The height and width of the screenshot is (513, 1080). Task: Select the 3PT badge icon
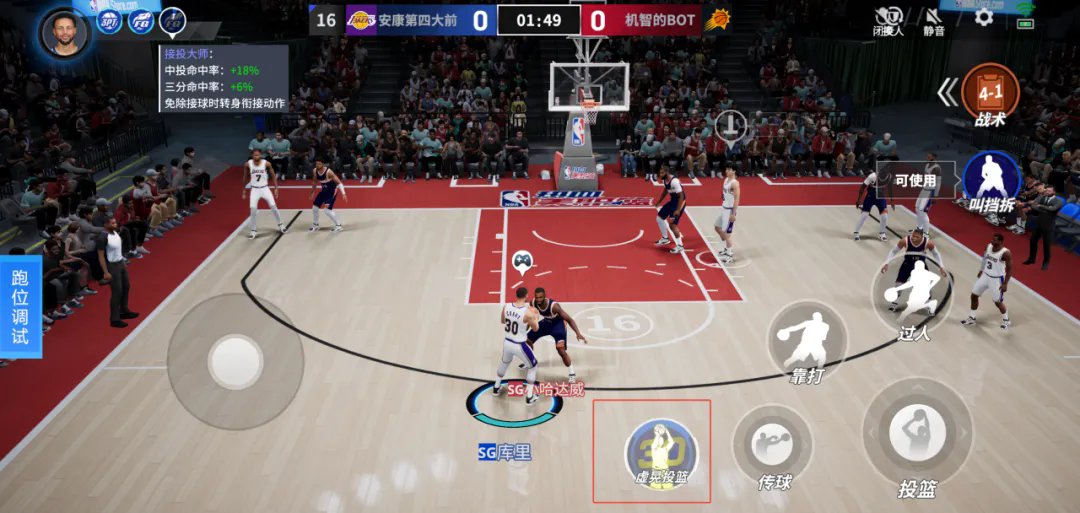point(109,21)
